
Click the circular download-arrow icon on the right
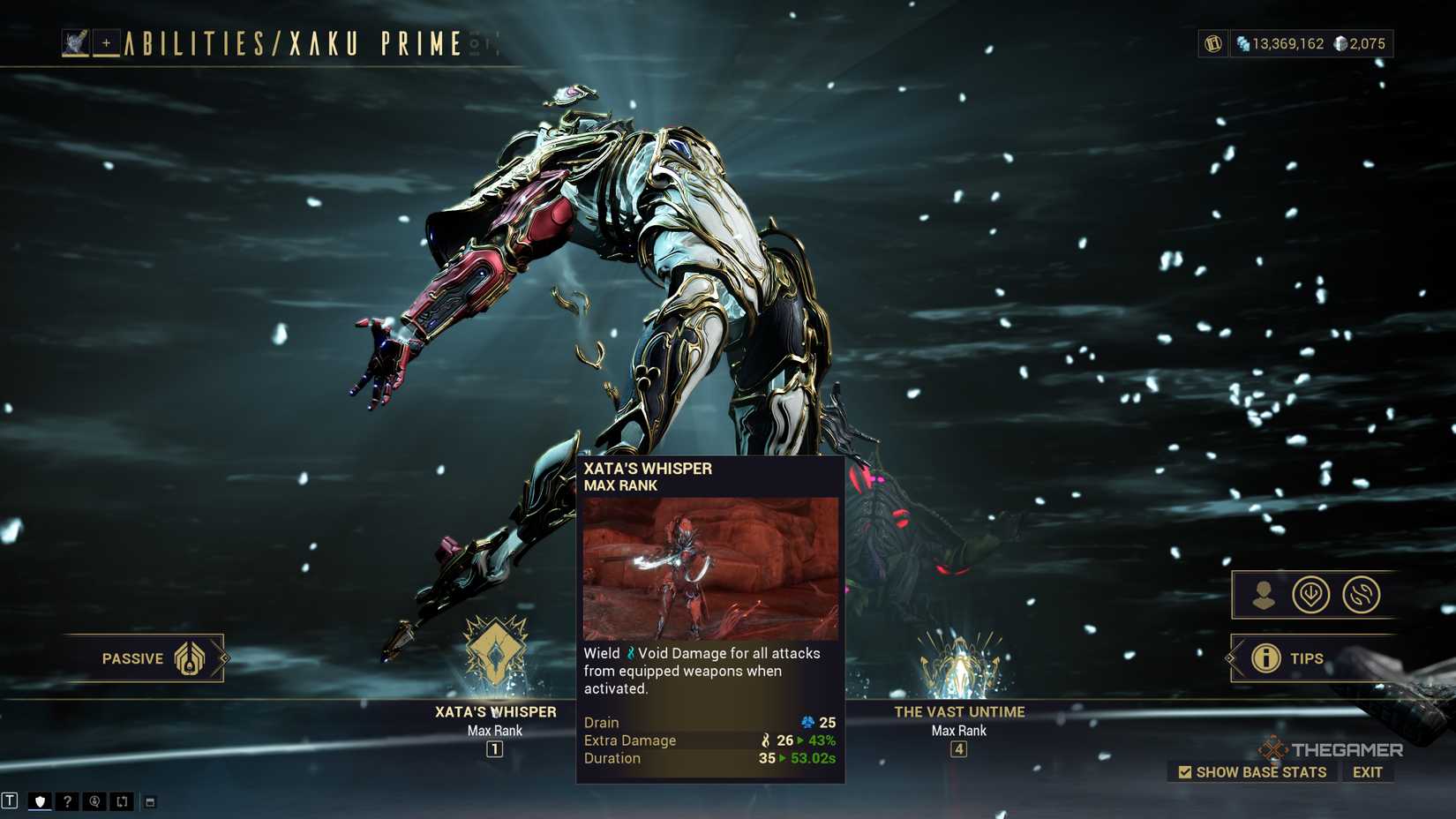(1312, 596)
